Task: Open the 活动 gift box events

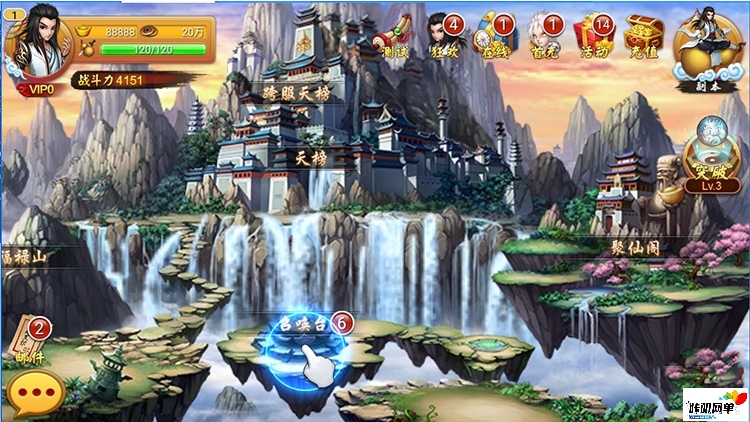Action: (x=595, y=35)
